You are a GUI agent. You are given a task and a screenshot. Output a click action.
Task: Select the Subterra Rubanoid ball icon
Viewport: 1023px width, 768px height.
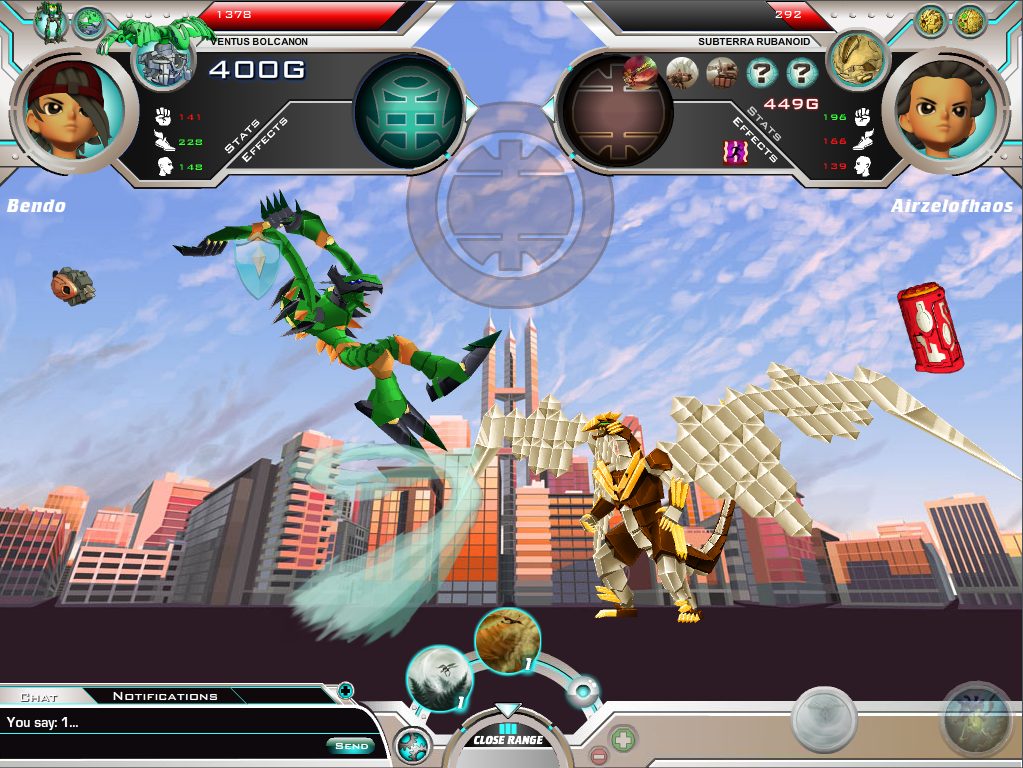[x=858, y=58]
